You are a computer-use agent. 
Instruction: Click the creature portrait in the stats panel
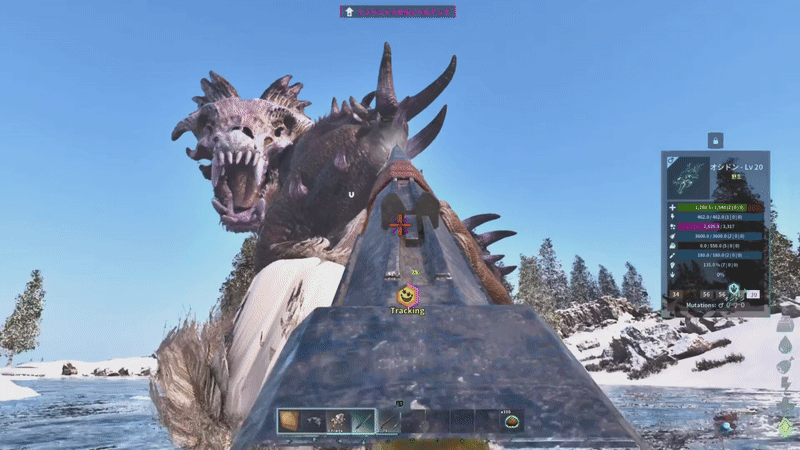(686, 176)
